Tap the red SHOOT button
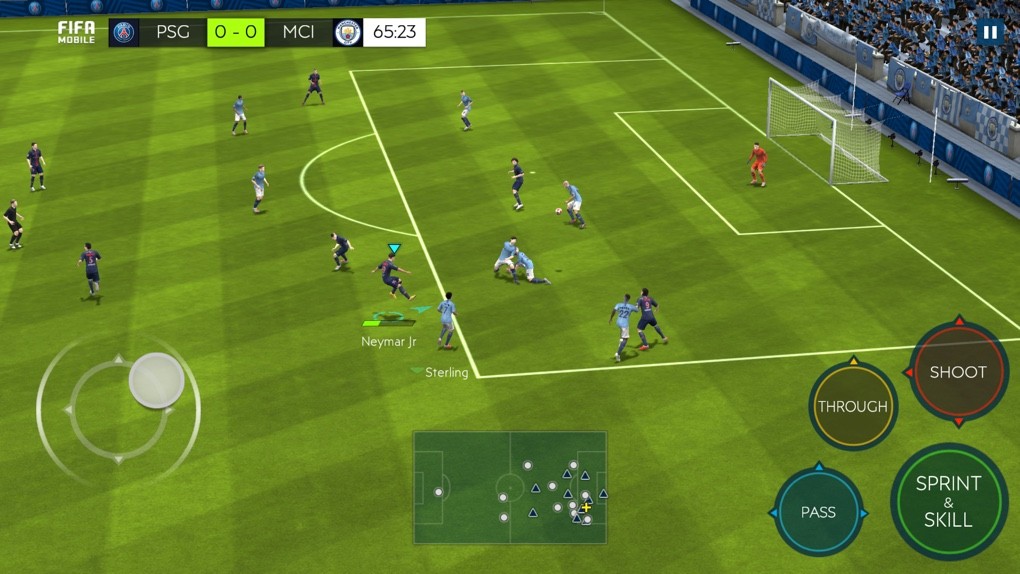This screenshot has width=1020, height=574. (x=958, y=372)
